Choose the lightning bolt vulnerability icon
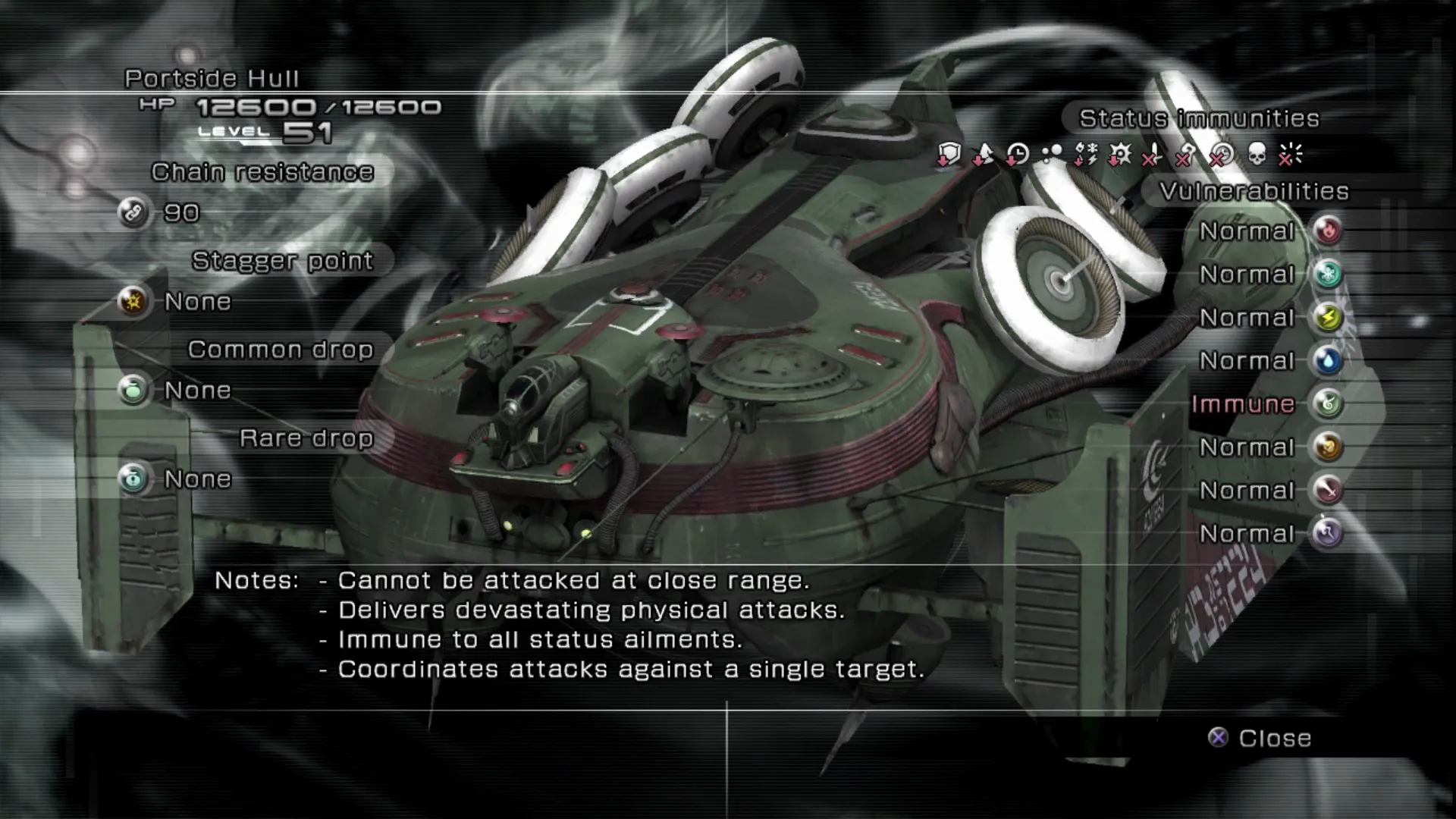Viewport: 1456px width, 819px height. click(x=1328, y=317)
